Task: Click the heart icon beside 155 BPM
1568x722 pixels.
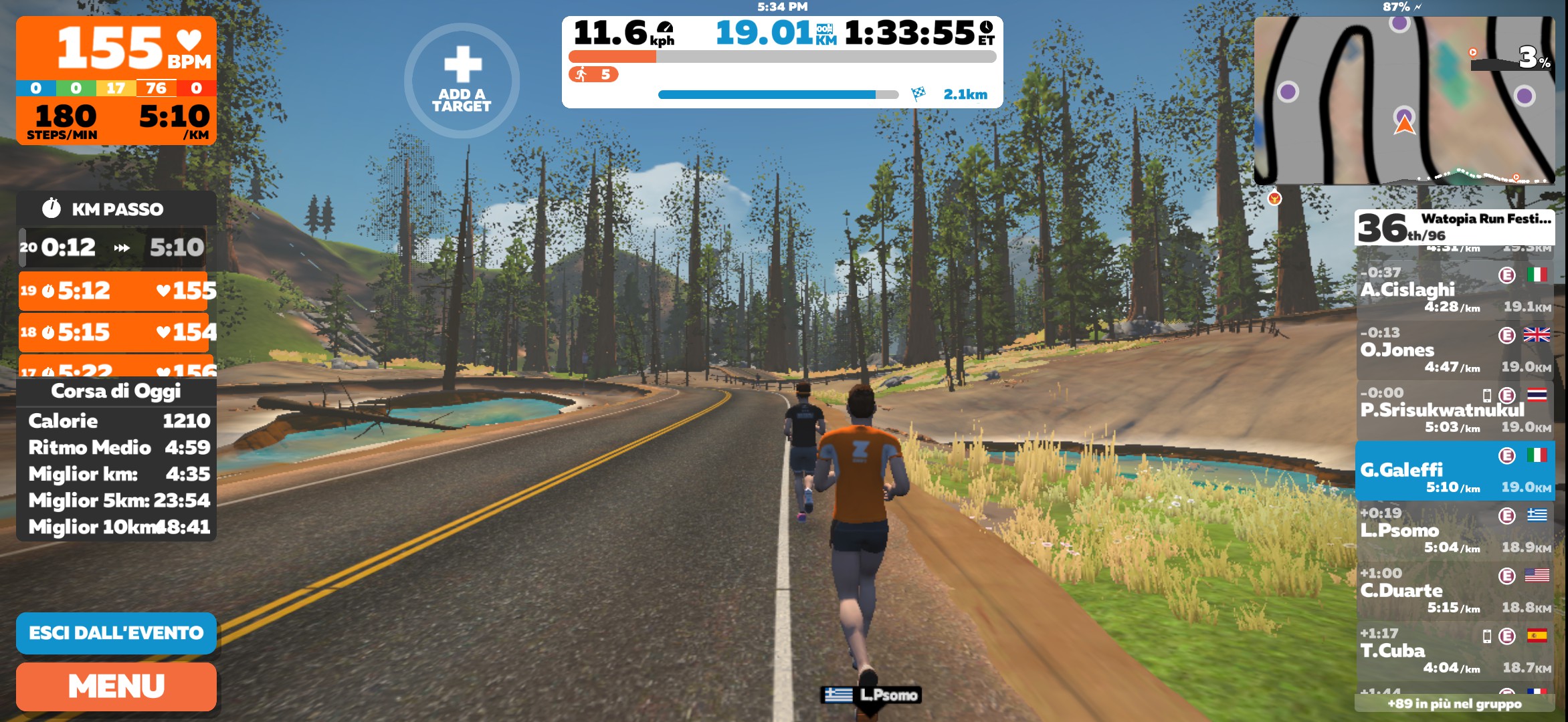Action: (189, 41)
